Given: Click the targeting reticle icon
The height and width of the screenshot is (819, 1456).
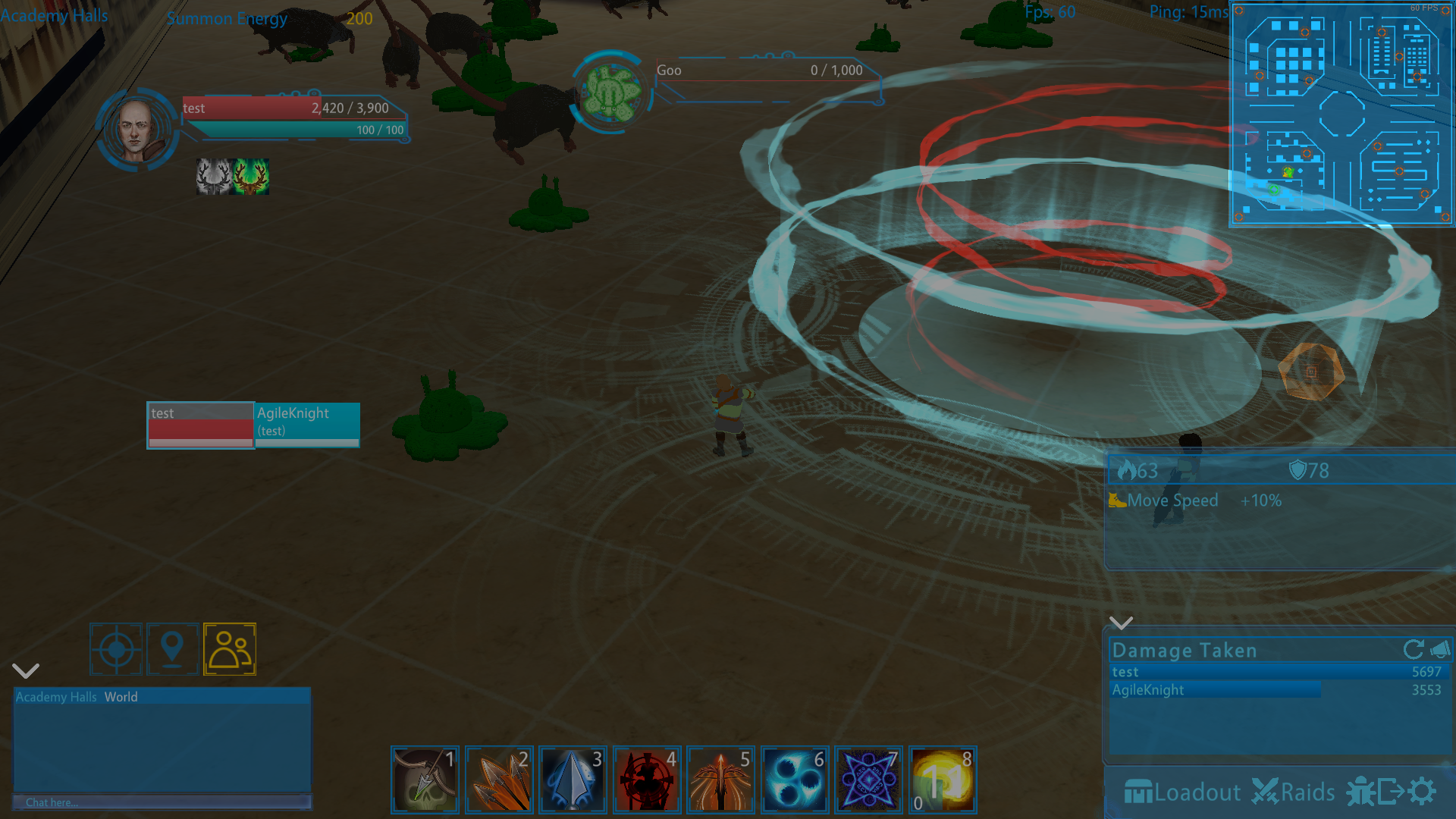Looking at the screenshot, I should coord(115,649).
